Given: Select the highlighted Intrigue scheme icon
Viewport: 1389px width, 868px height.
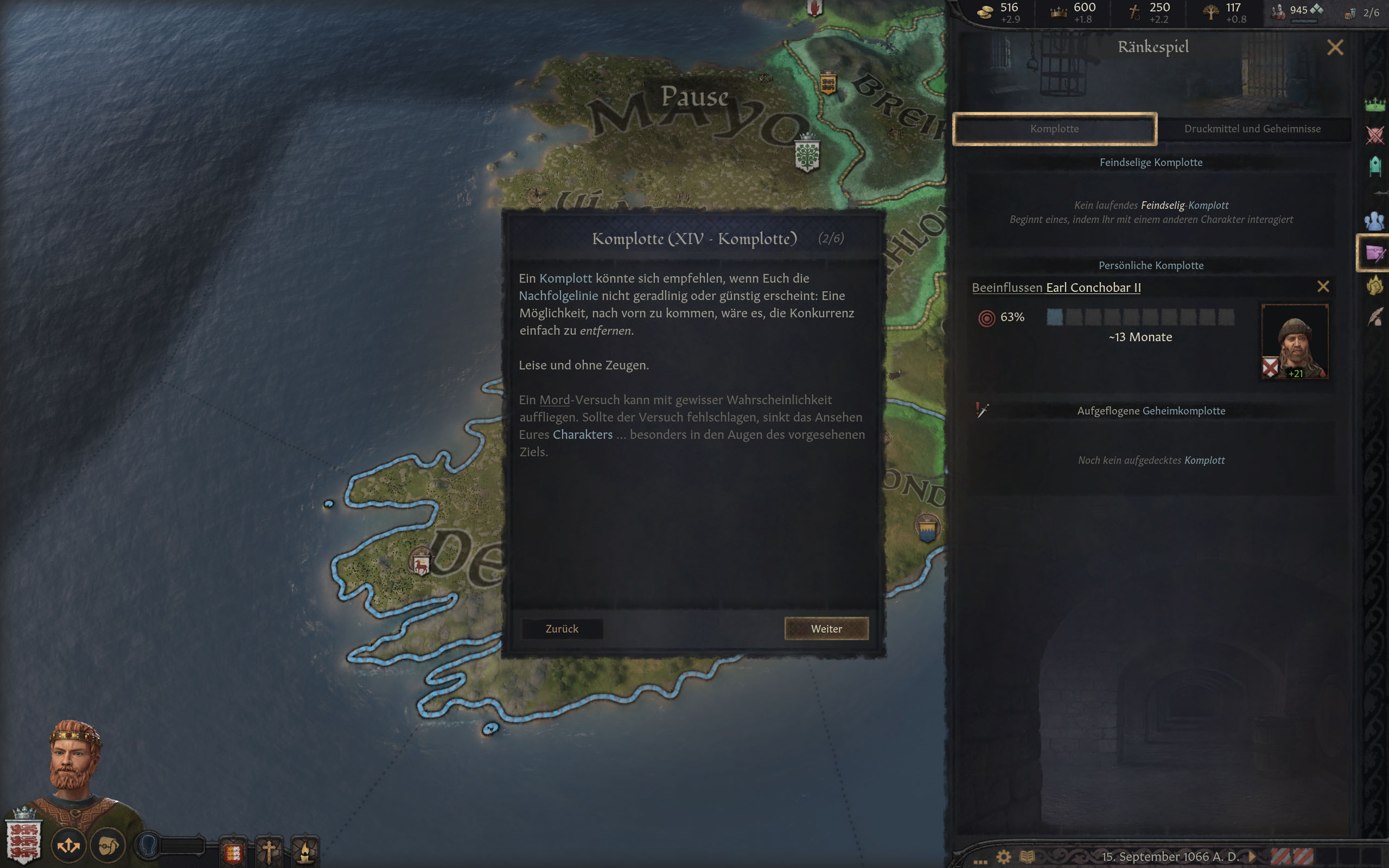Looking at the screenshot, I should pyautogui.click(x=1375, y=253).
